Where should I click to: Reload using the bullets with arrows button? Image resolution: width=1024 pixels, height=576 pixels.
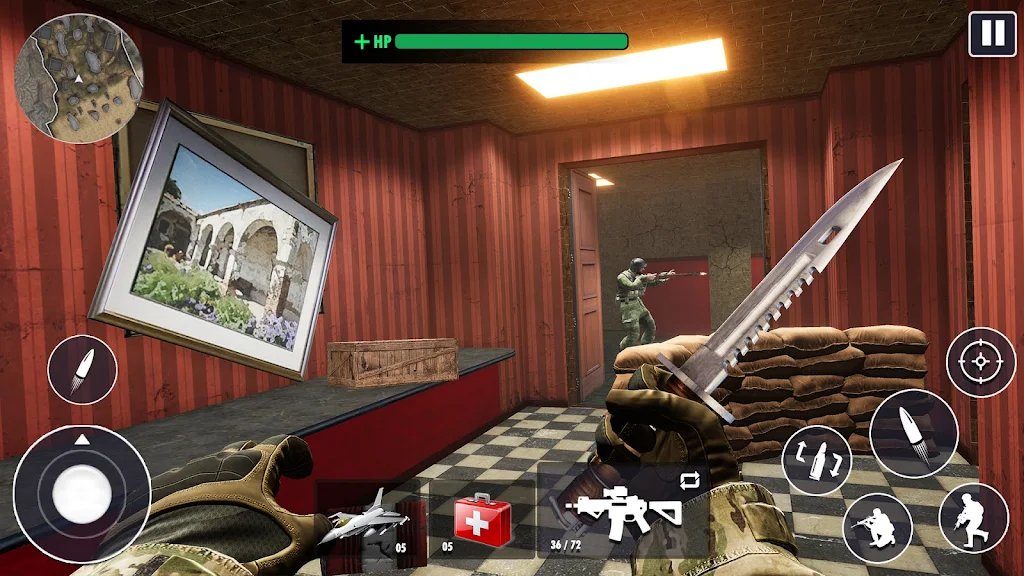[x=817, y=460]
